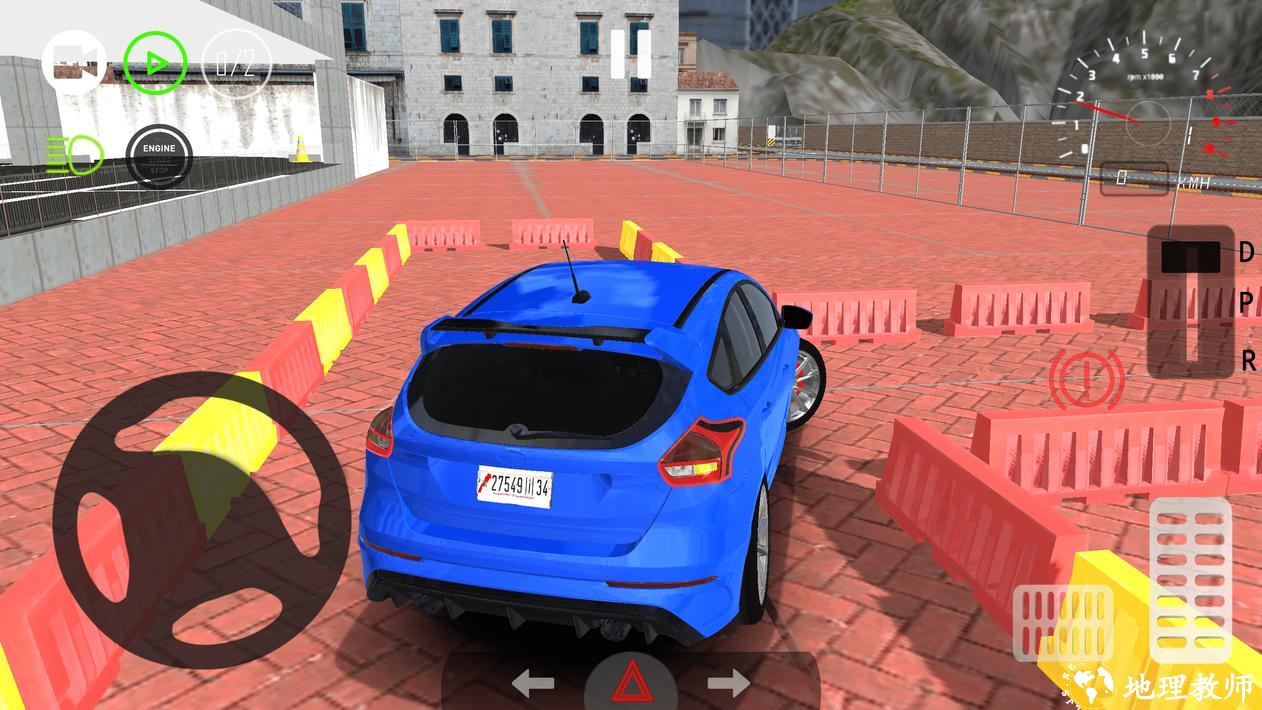Screen dimensions: 1262x710
Task: Switch the camera view
Action: 75,63
